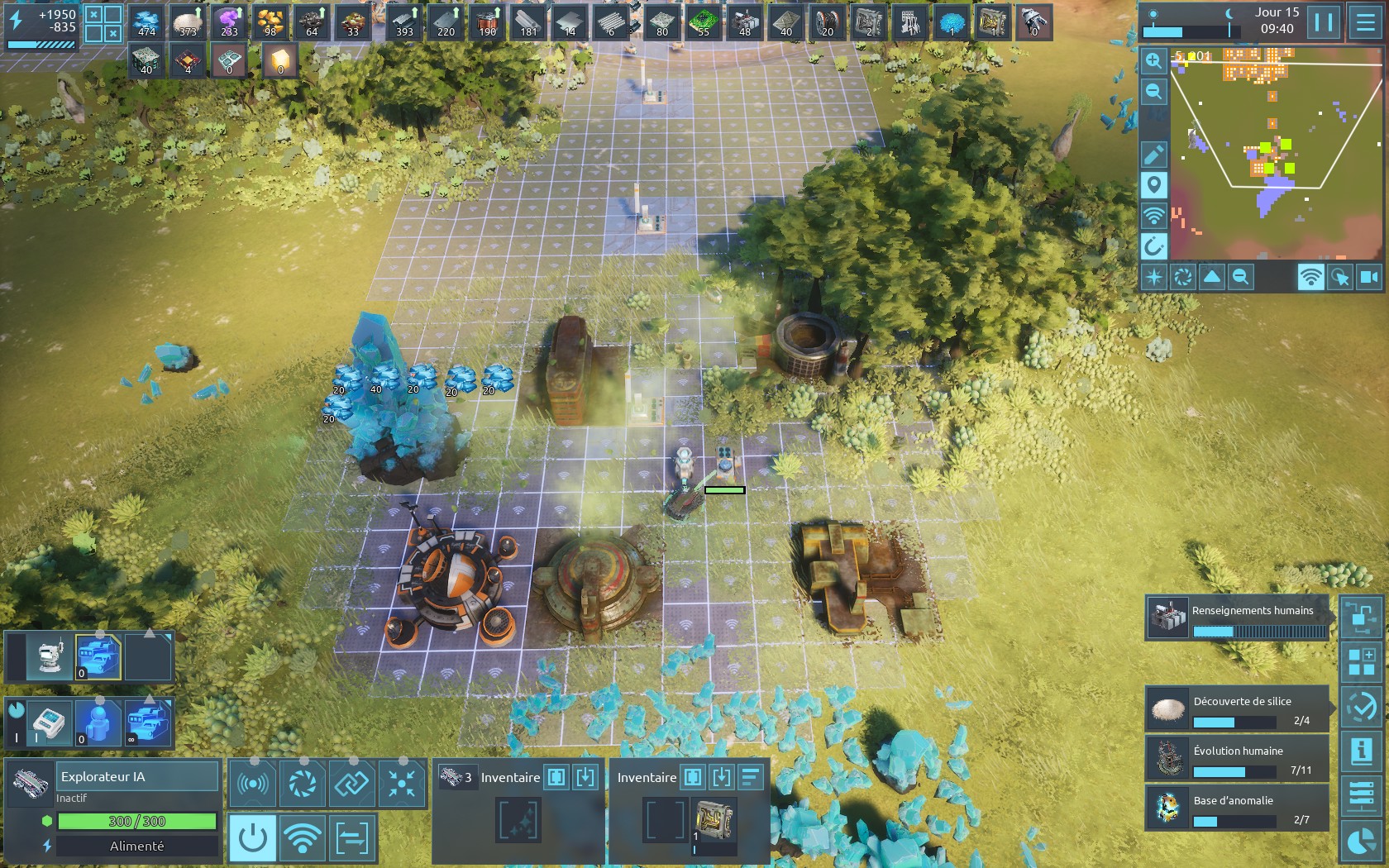
Task: Open the pie chart statistics panel
Action: (1361, 841)
